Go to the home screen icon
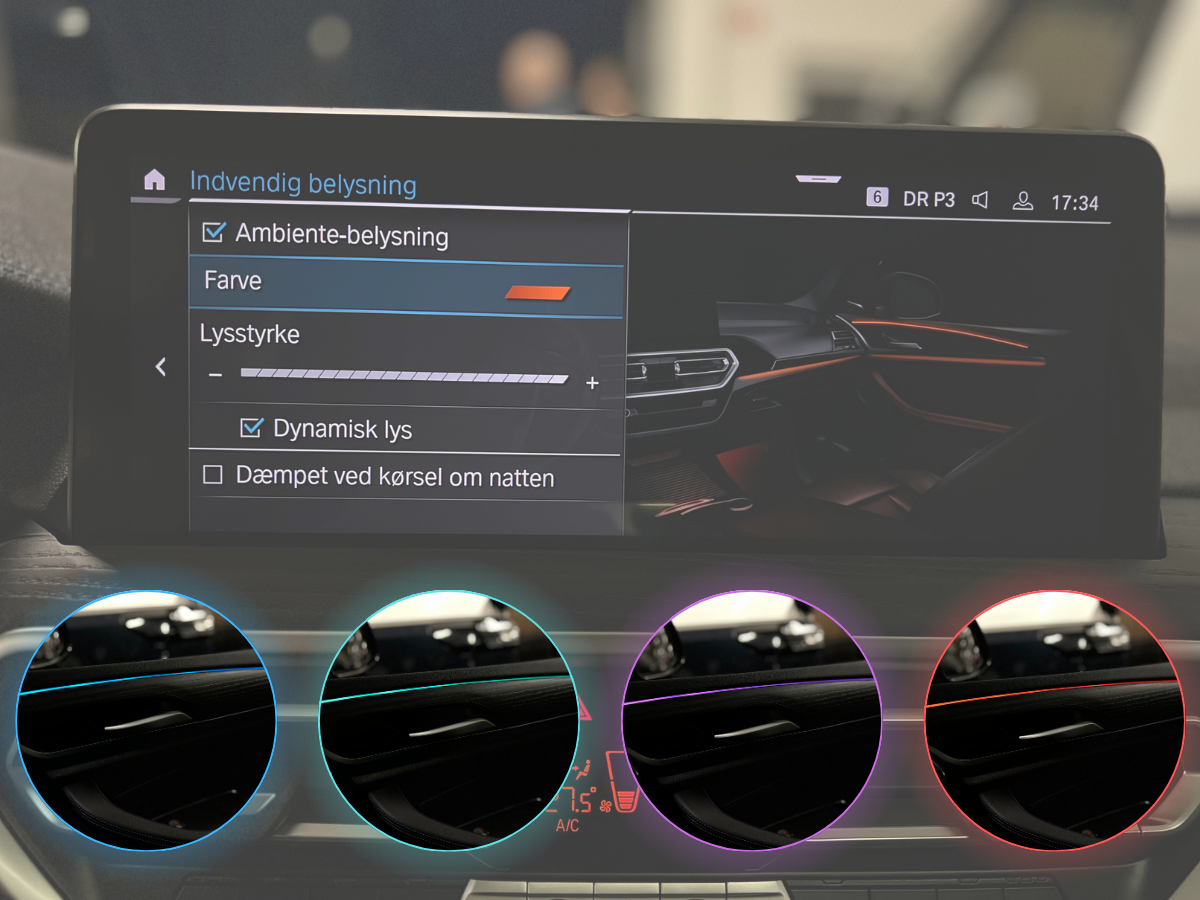Screen dimensions: 1200x900 (x=154, y=180)
